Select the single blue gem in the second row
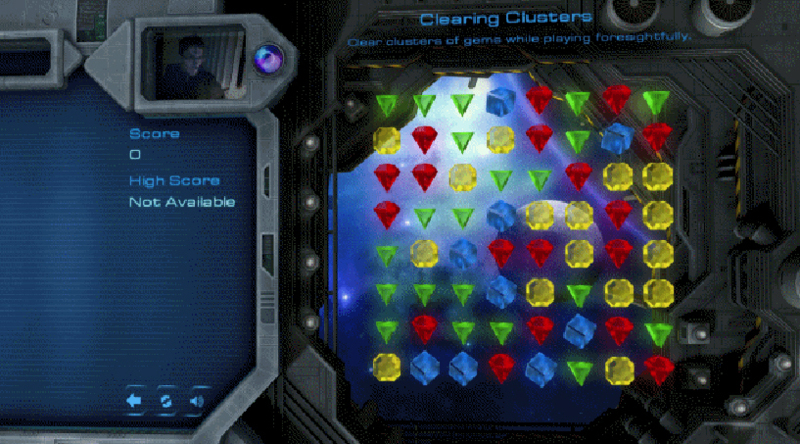 (x=617, y=139)
